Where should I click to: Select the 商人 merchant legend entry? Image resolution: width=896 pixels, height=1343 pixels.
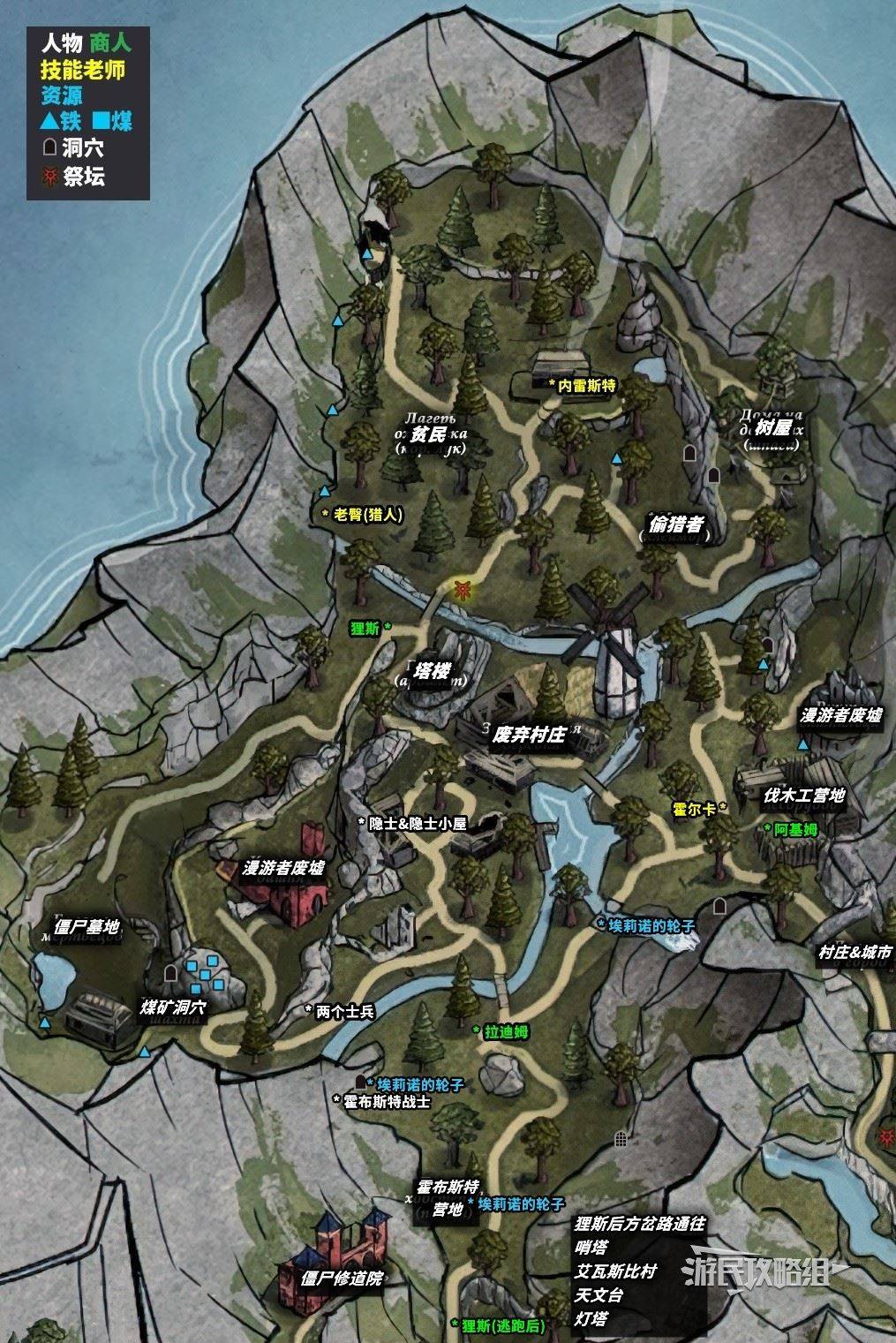[x=110, y=41]
